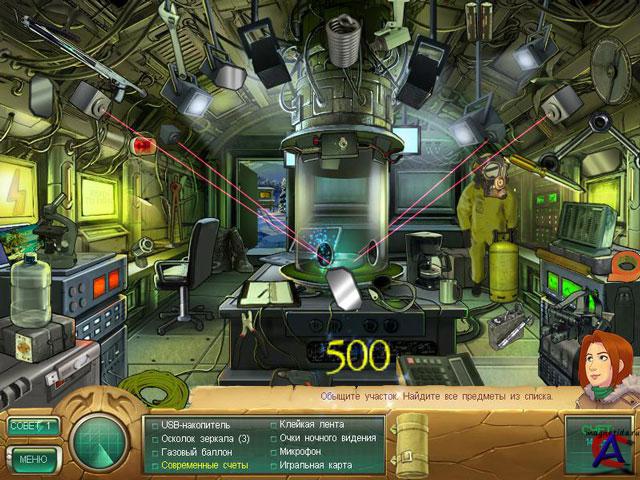Viewport: 640px width, 480px height.
Task: Select Клейкая лента list entry
Action: point(311,424)
